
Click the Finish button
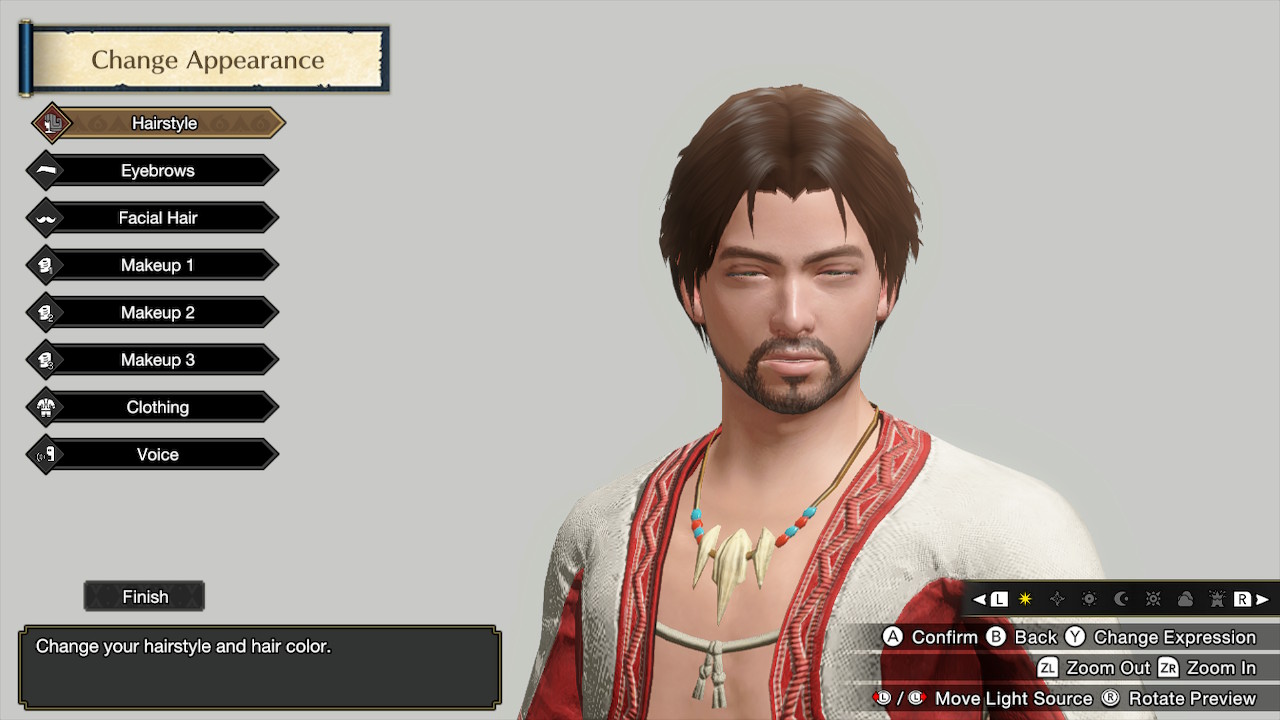click(144, 596)
